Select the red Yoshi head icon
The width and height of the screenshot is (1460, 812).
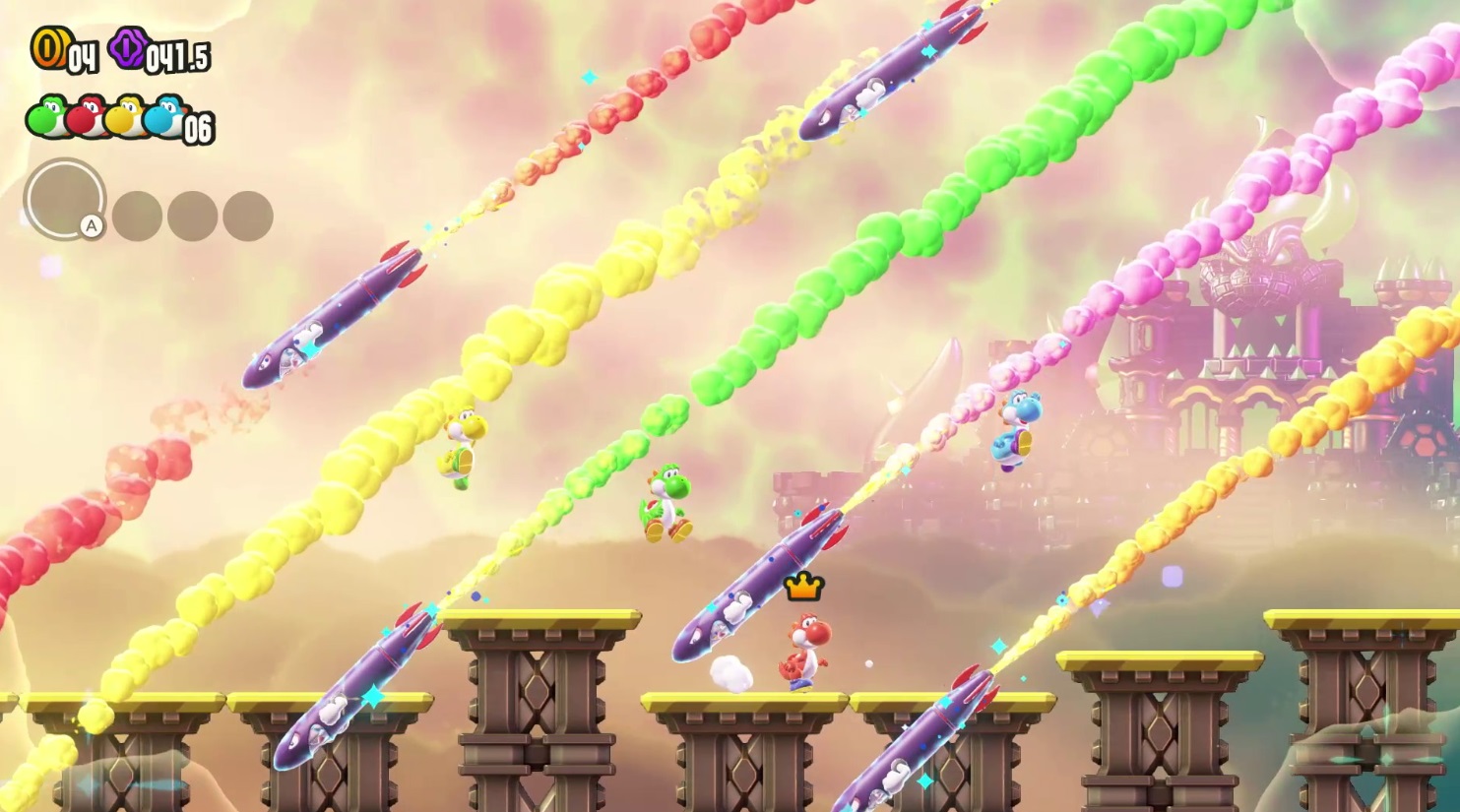86,116
